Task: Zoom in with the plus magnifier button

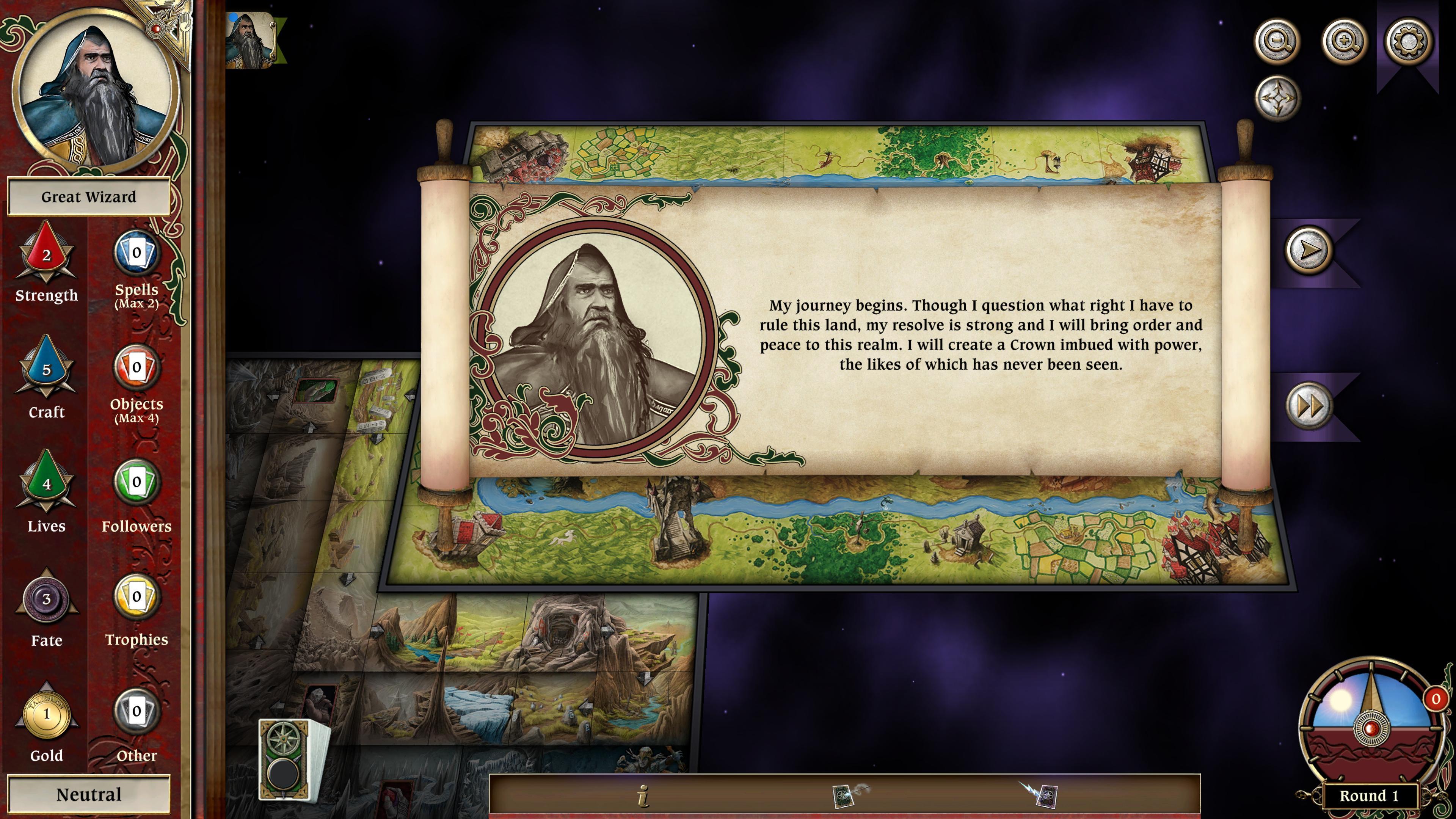Action: 1344,41
